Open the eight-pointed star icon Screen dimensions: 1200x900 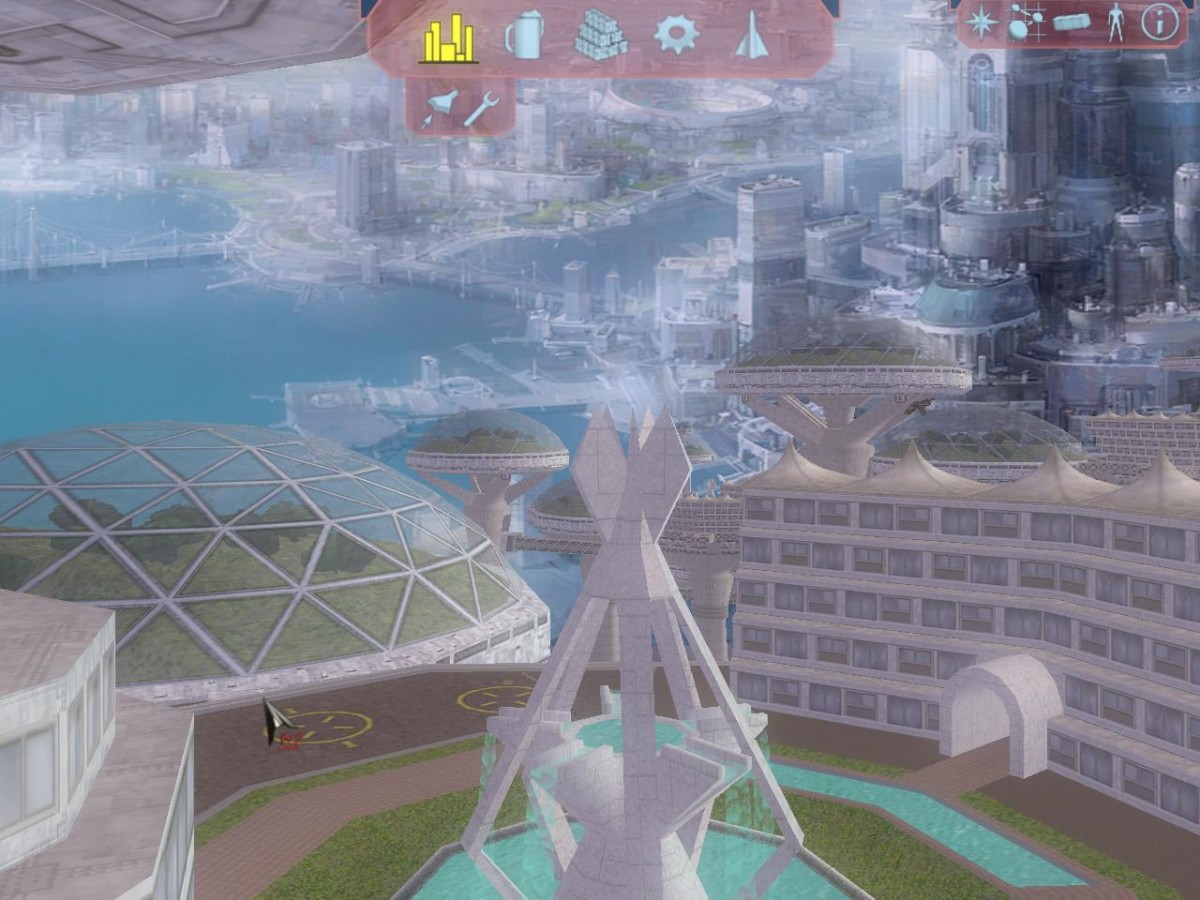[981, 22]
